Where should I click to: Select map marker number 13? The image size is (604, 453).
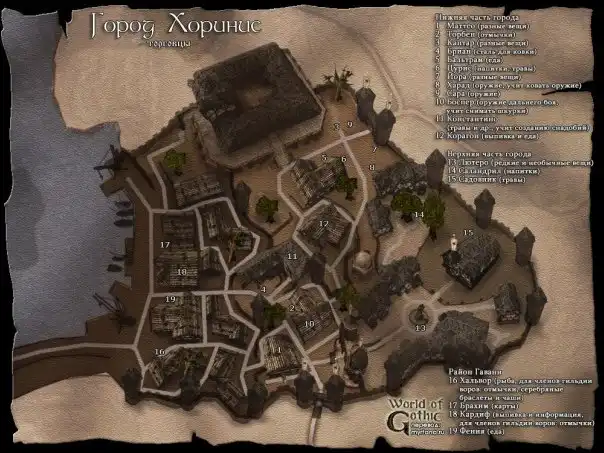(x=421, y=328)
